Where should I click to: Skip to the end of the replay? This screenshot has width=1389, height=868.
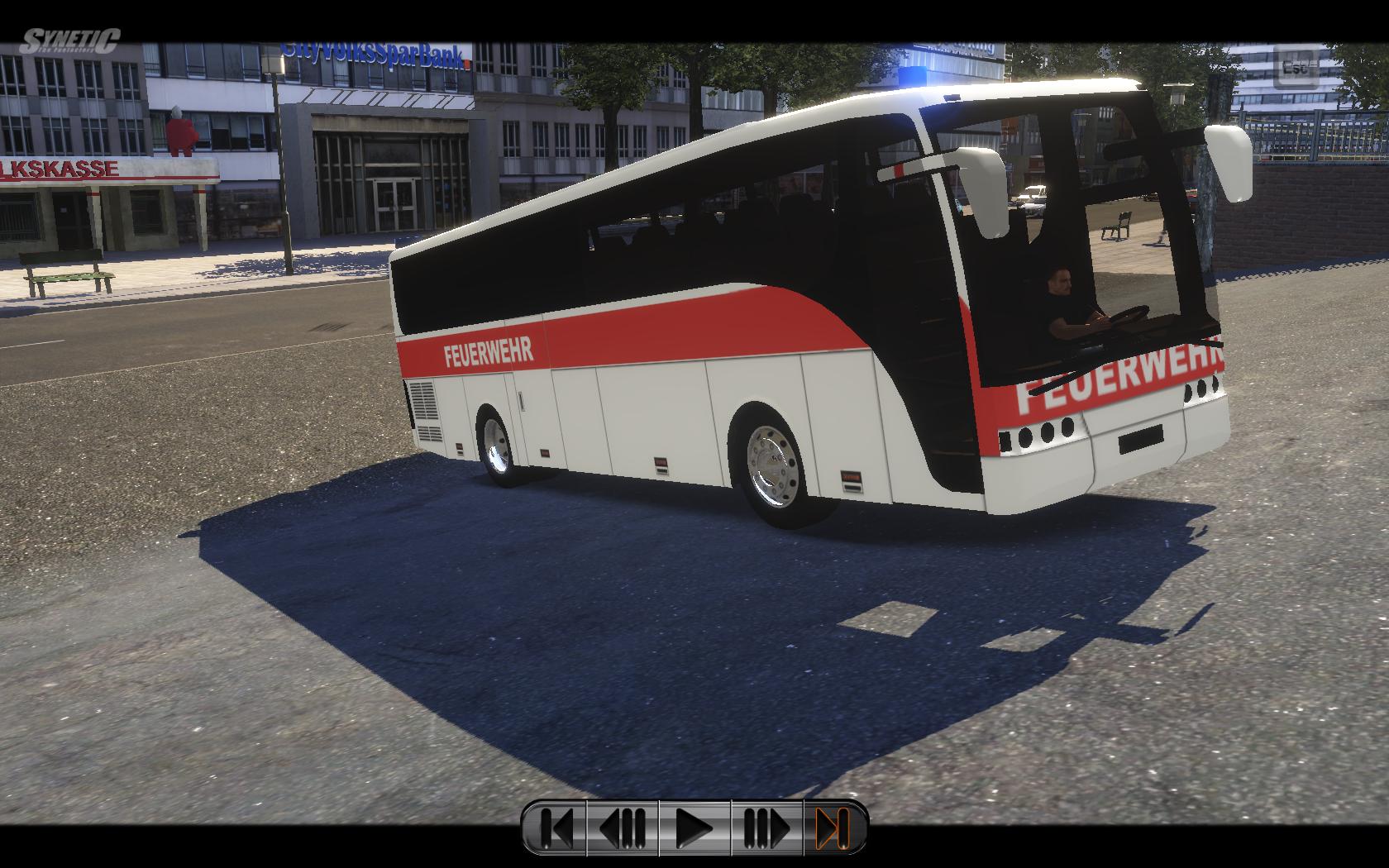[x=833, y=827]
